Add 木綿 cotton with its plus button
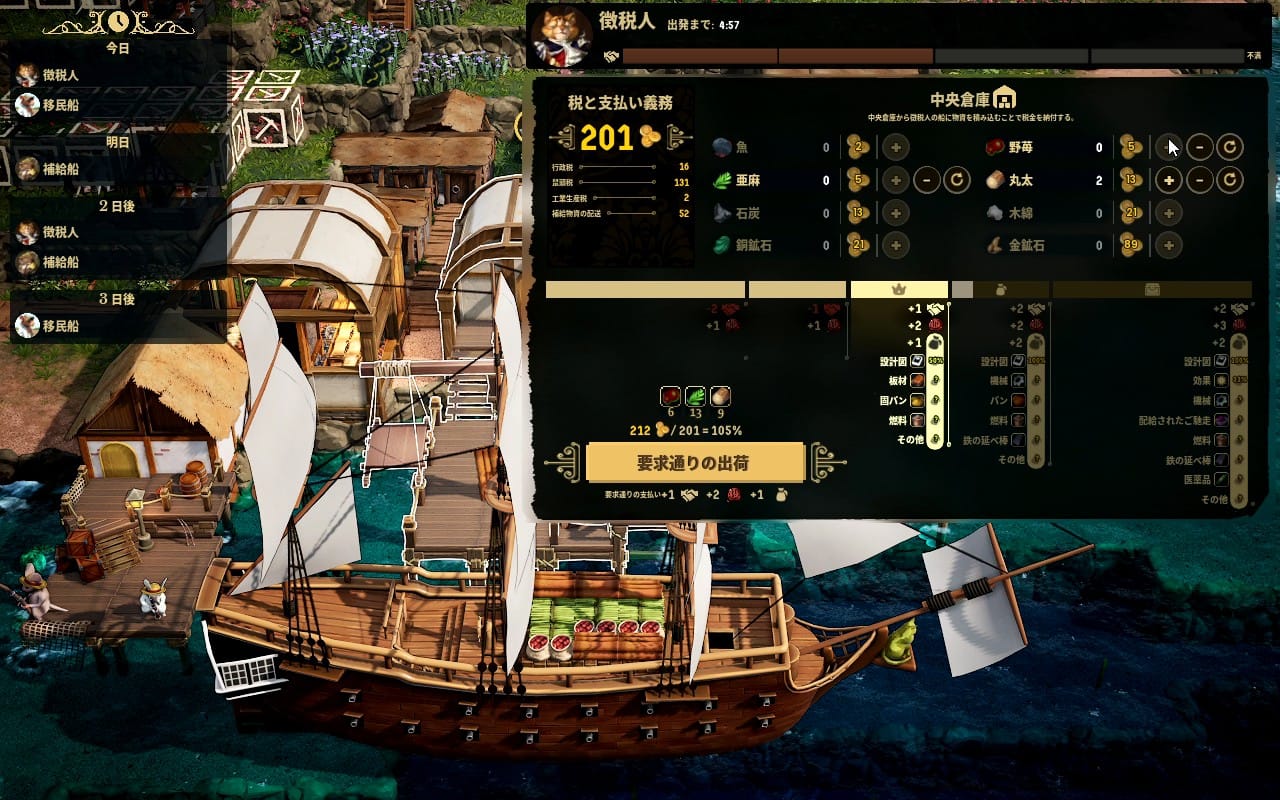Screen dimensions: 1280x800 (x=1168, y=213)
